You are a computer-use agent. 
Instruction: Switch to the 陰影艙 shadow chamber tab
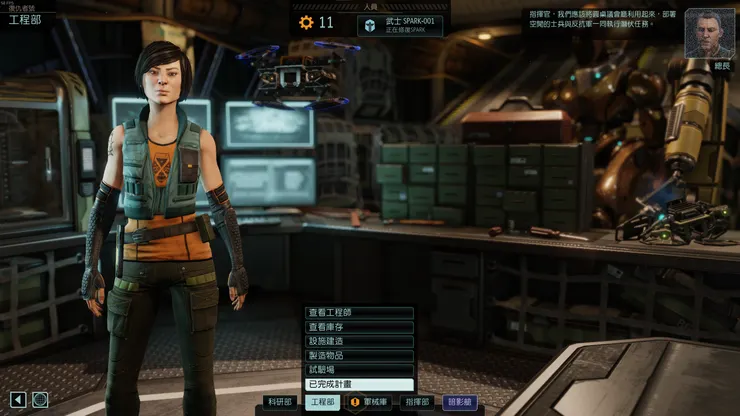click(459, 402)
